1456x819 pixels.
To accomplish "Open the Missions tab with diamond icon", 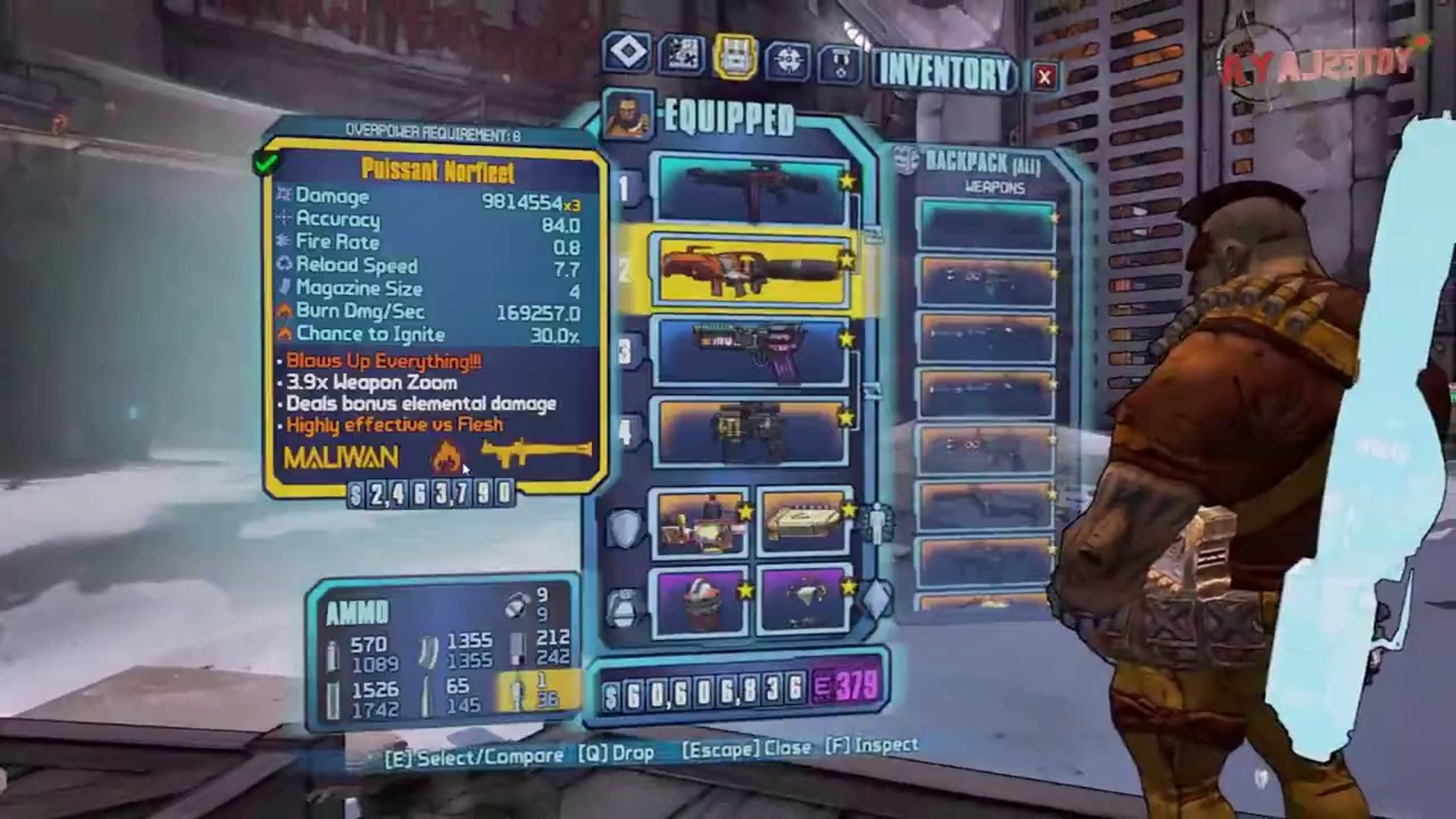I will pos(628,54).
